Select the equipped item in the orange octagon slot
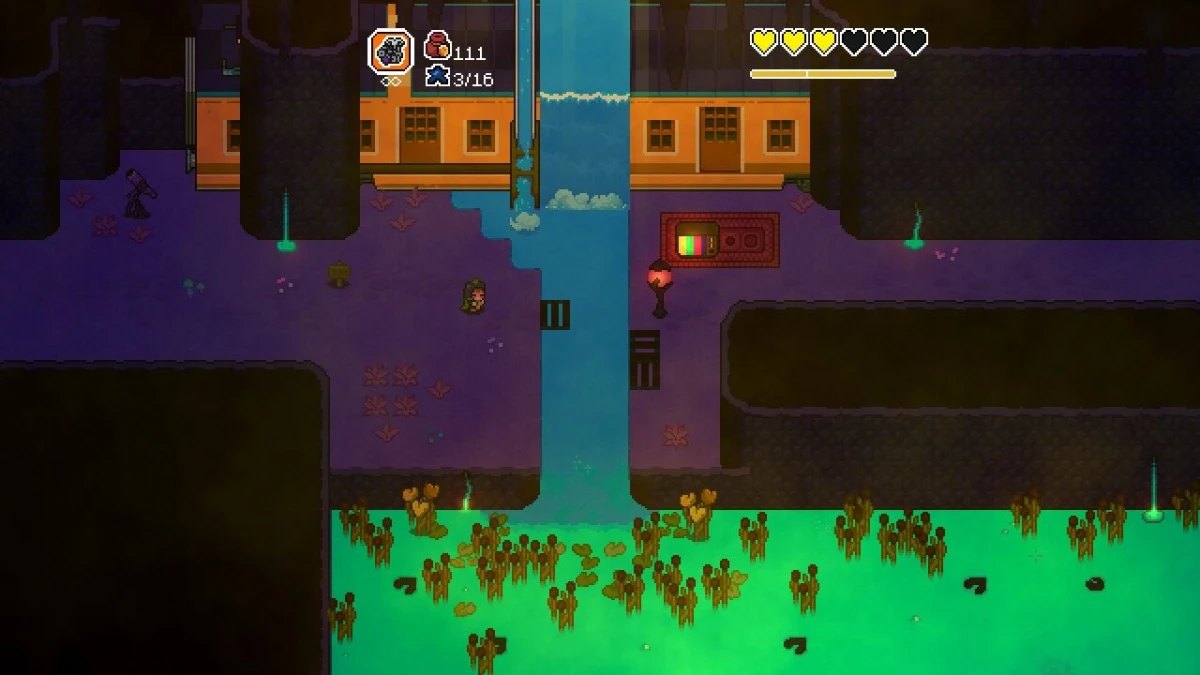 pyautogui.click(x=391, y=51)
